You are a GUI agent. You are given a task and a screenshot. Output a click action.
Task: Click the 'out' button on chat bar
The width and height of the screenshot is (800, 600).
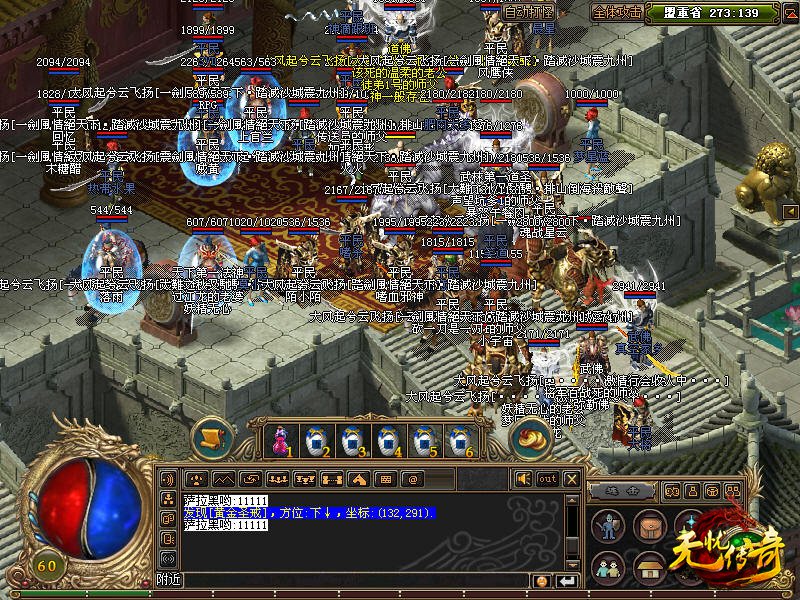tap(547, 479)
